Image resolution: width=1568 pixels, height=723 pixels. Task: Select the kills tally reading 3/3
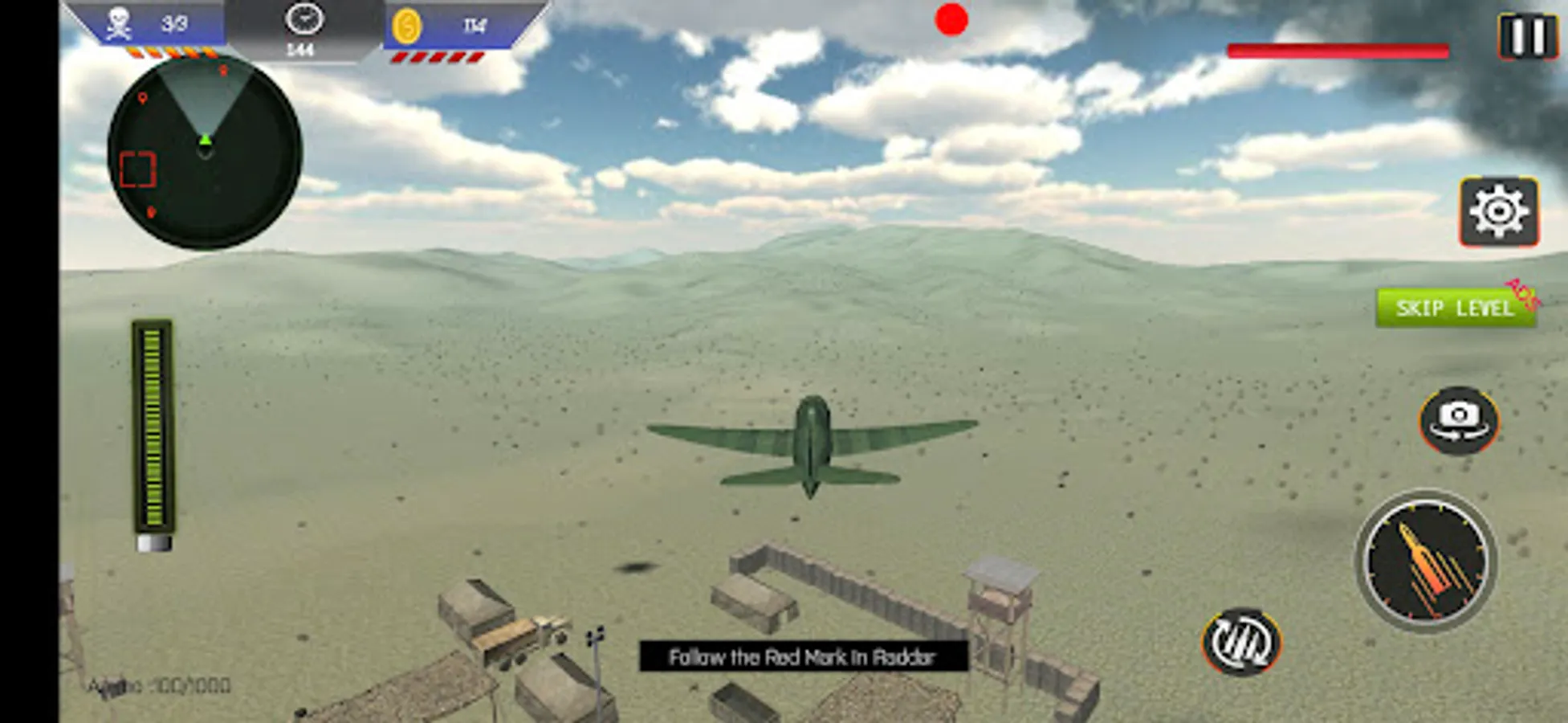click(173, 22)
